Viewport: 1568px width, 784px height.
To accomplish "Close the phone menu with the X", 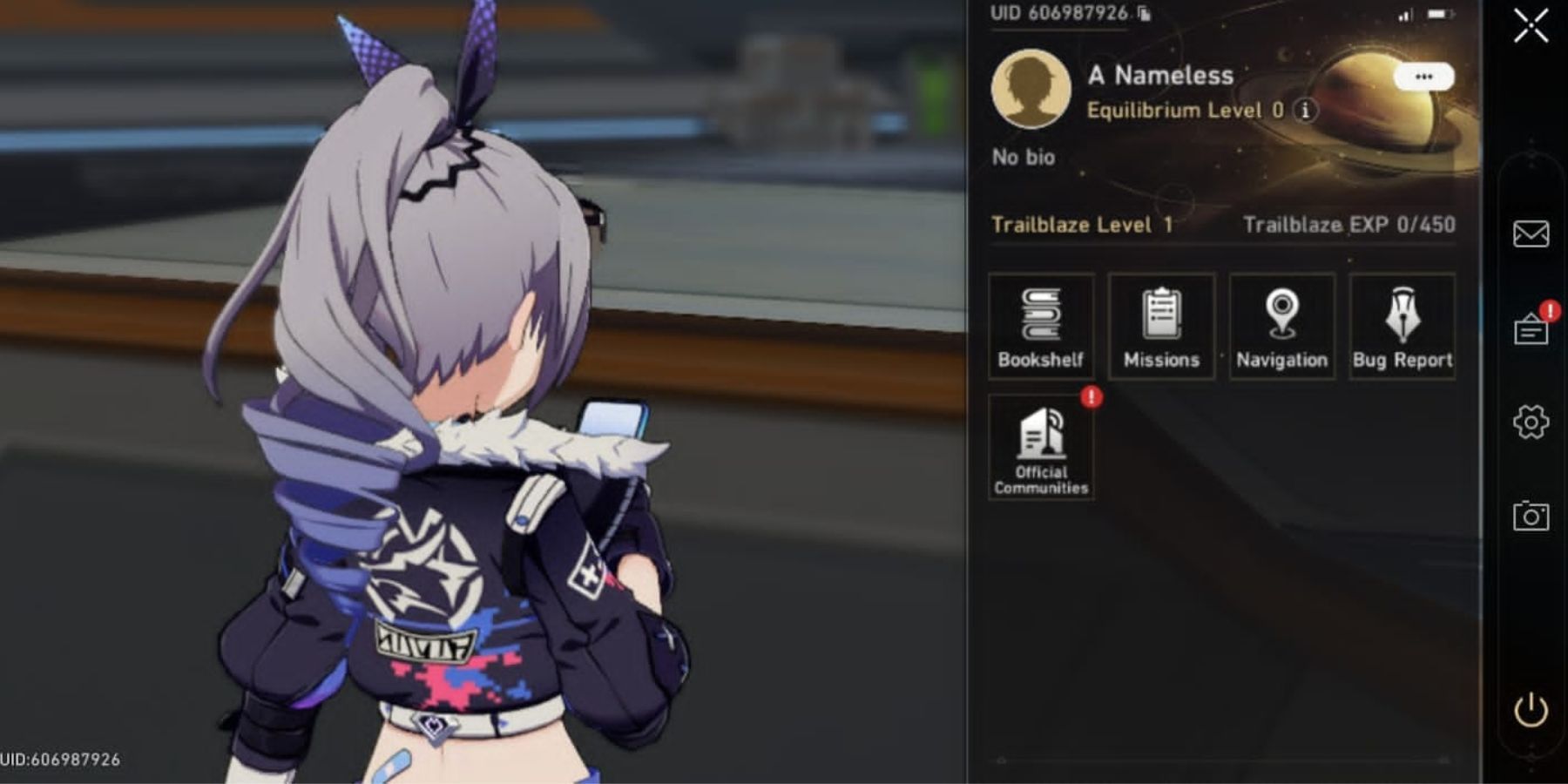I will (1531, 26).
